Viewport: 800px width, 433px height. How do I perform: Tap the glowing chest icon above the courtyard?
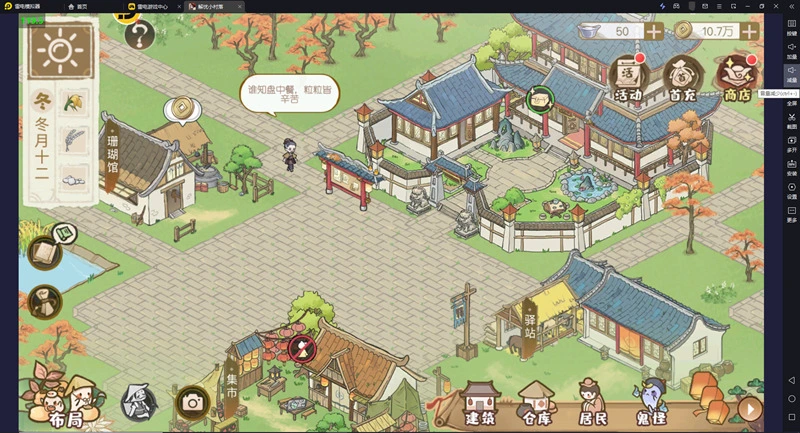coord(540,98)
